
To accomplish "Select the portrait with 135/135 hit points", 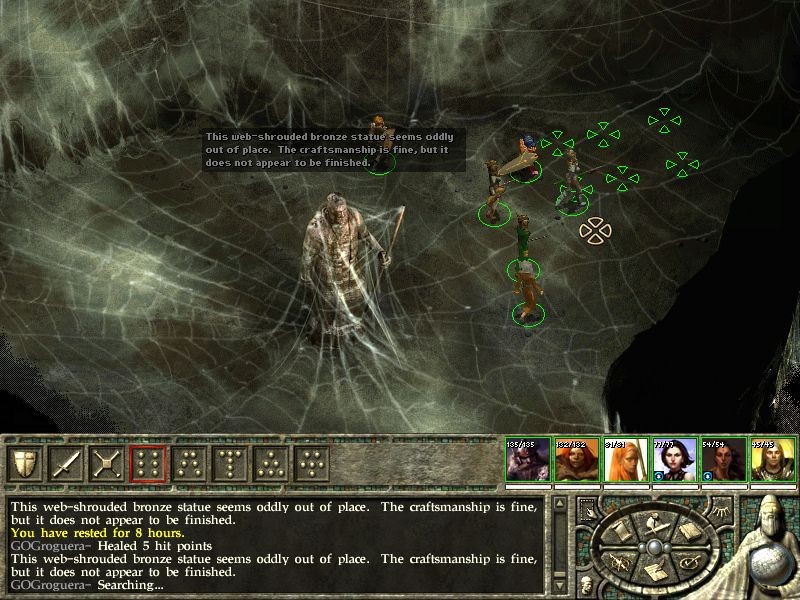I will [x=527, y=461].
